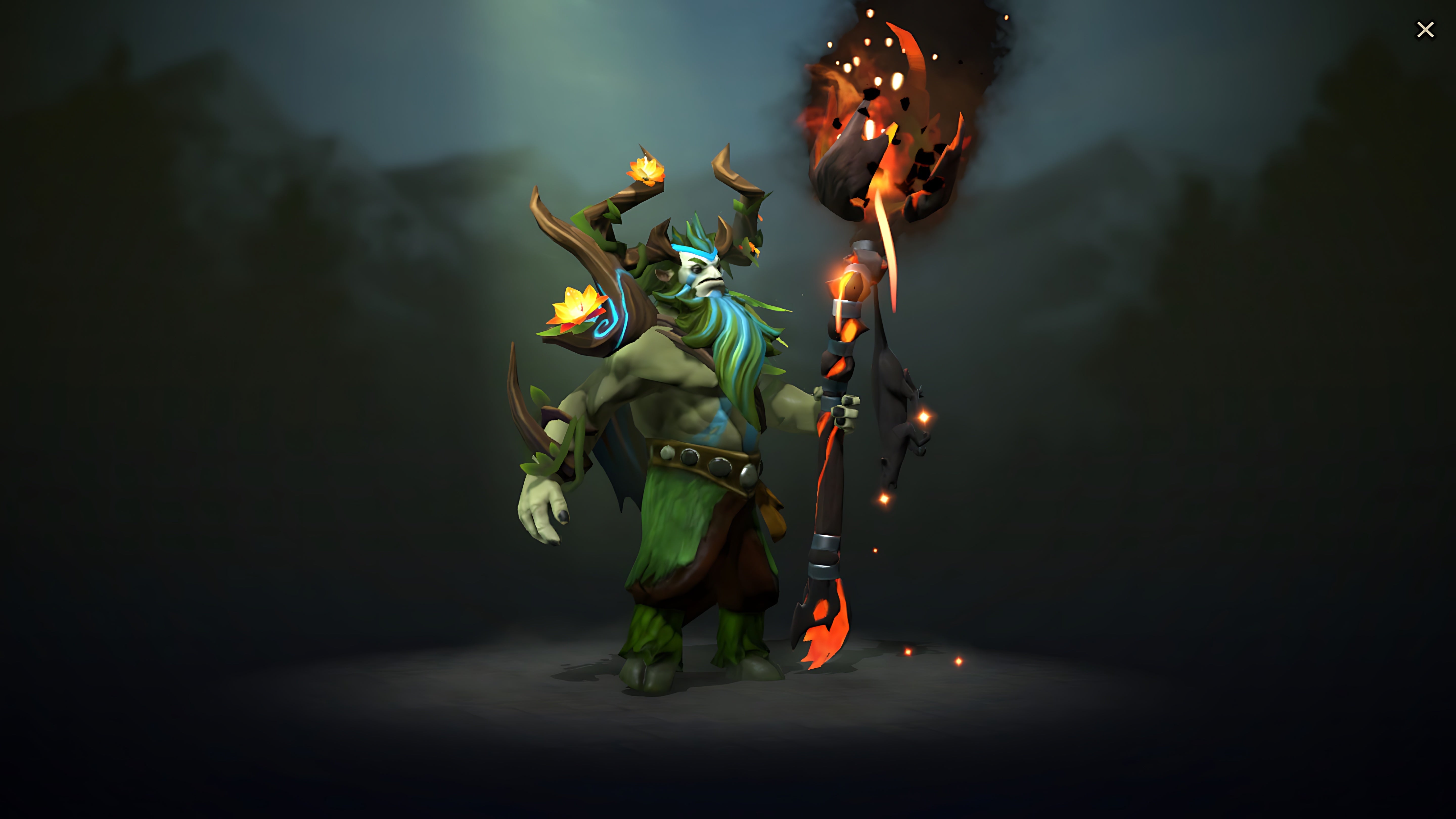Close the hero inspection view
1456x819 pixels.
coord(1425,29)
